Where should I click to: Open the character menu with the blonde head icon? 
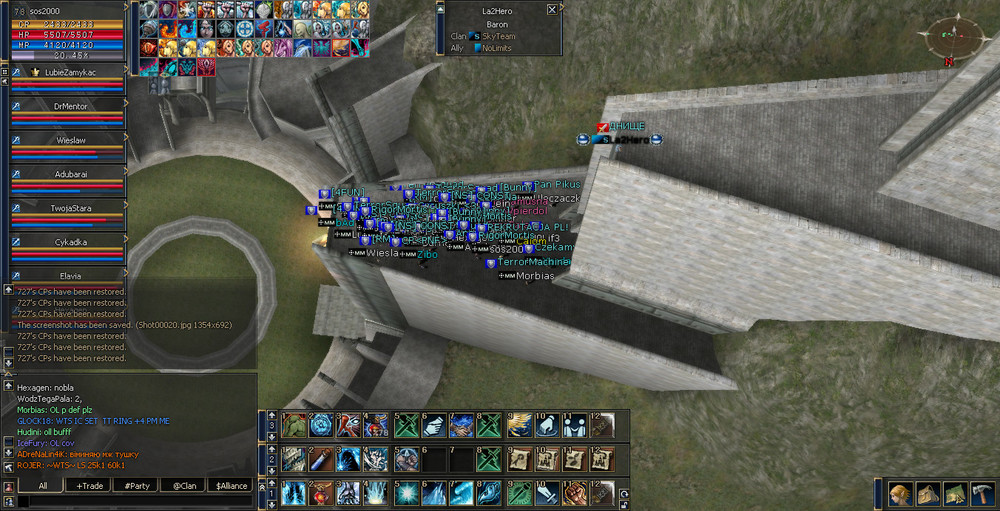click(x=897, y=493)
